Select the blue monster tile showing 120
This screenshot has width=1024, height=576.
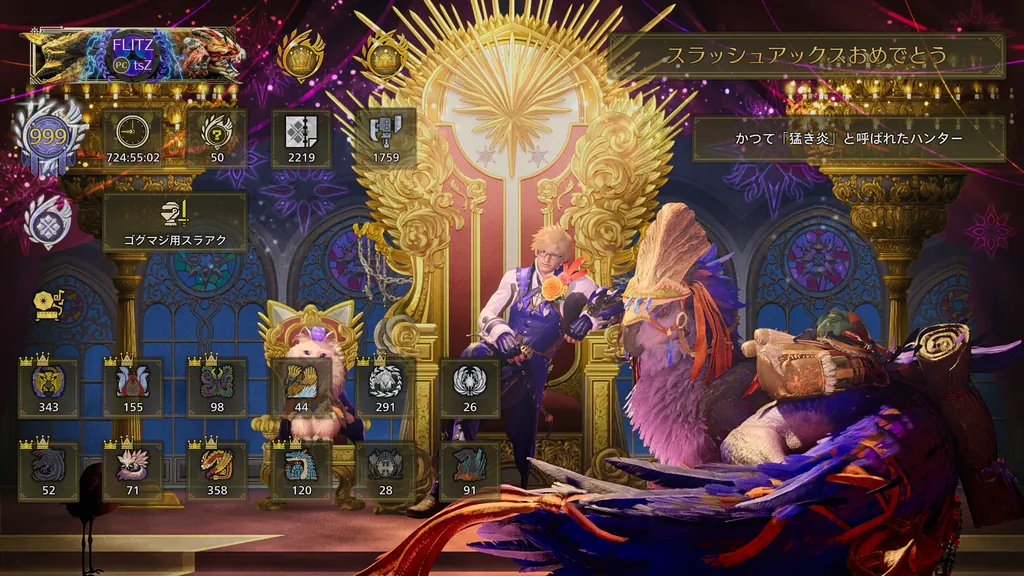[301, 471]
